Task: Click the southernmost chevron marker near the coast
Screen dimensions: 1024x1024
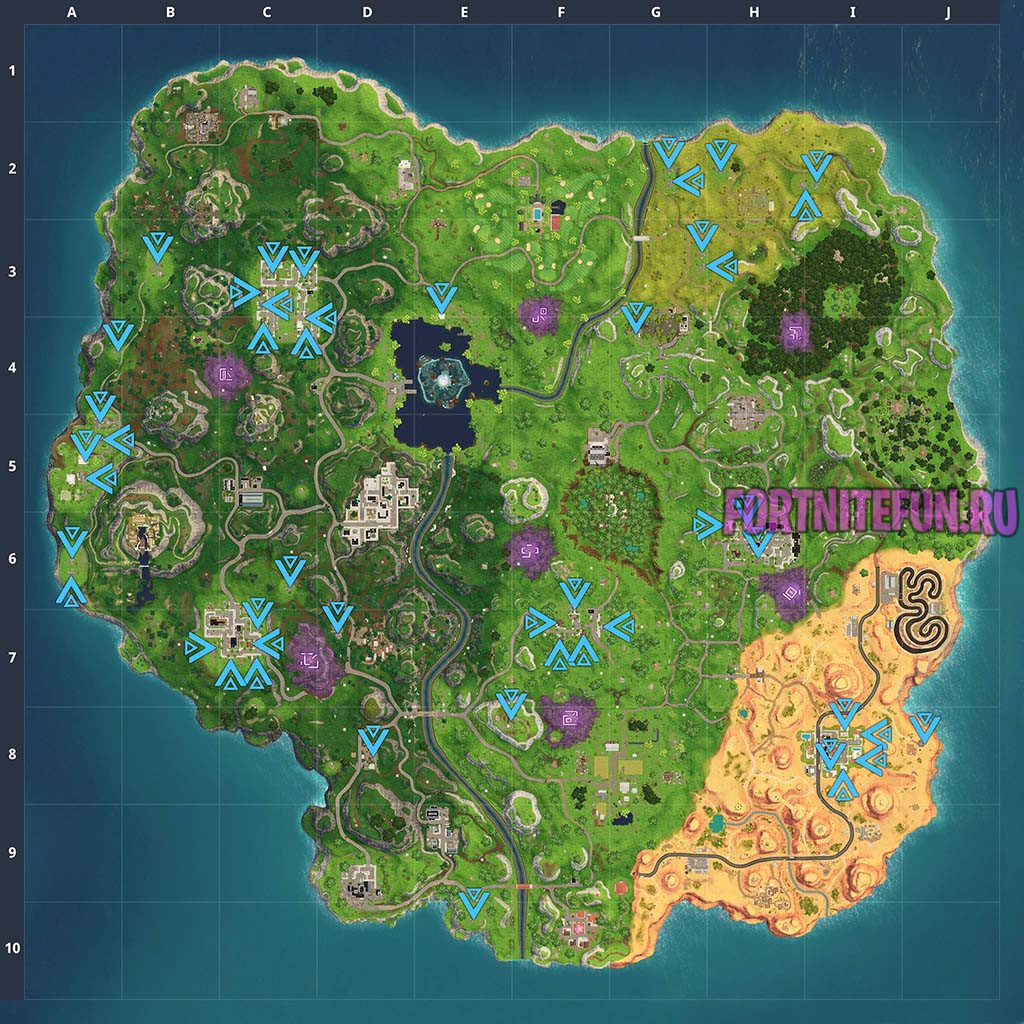Action: [x=473, y=903]
